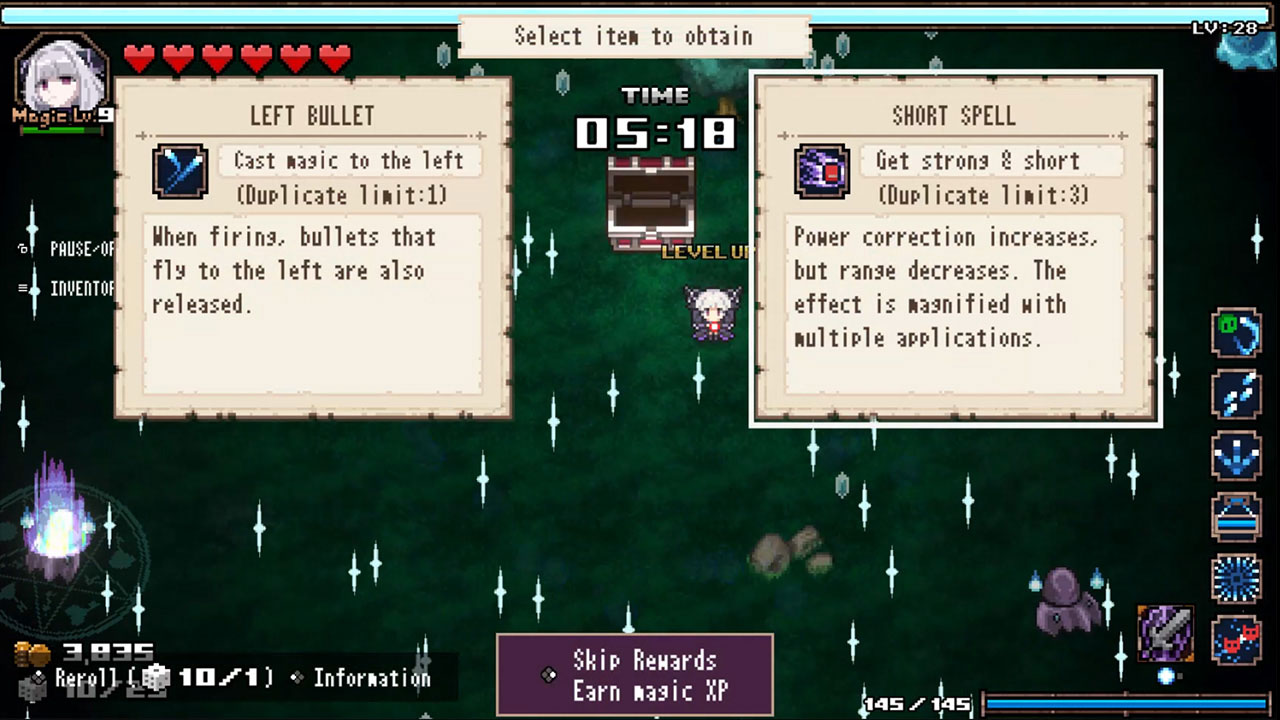Click the snowflake burst spell icon

pos(1237,580)
